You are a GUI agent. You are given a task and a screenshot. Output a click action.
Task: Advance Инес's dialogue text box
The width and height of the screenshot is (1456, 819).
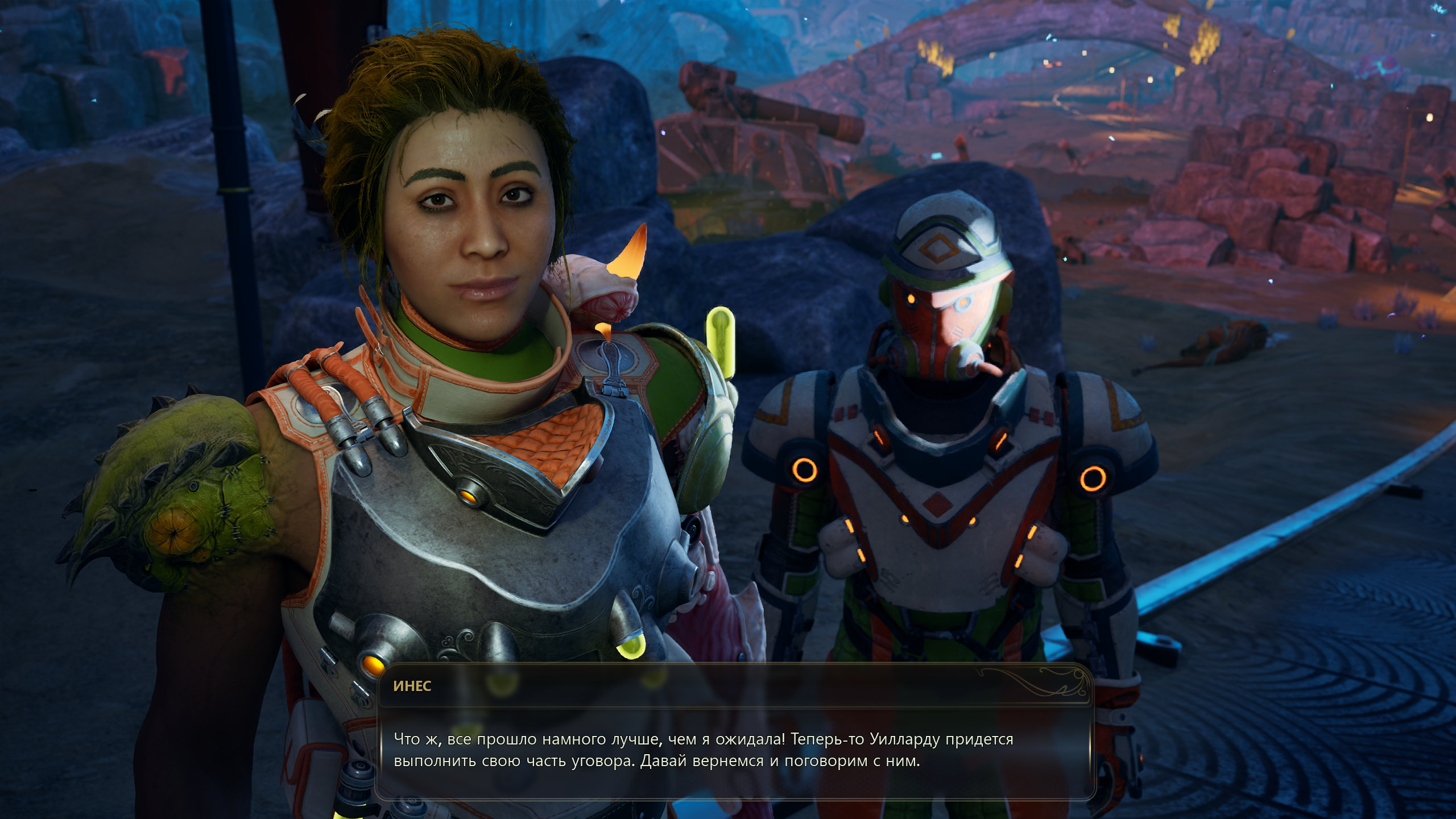734,750
